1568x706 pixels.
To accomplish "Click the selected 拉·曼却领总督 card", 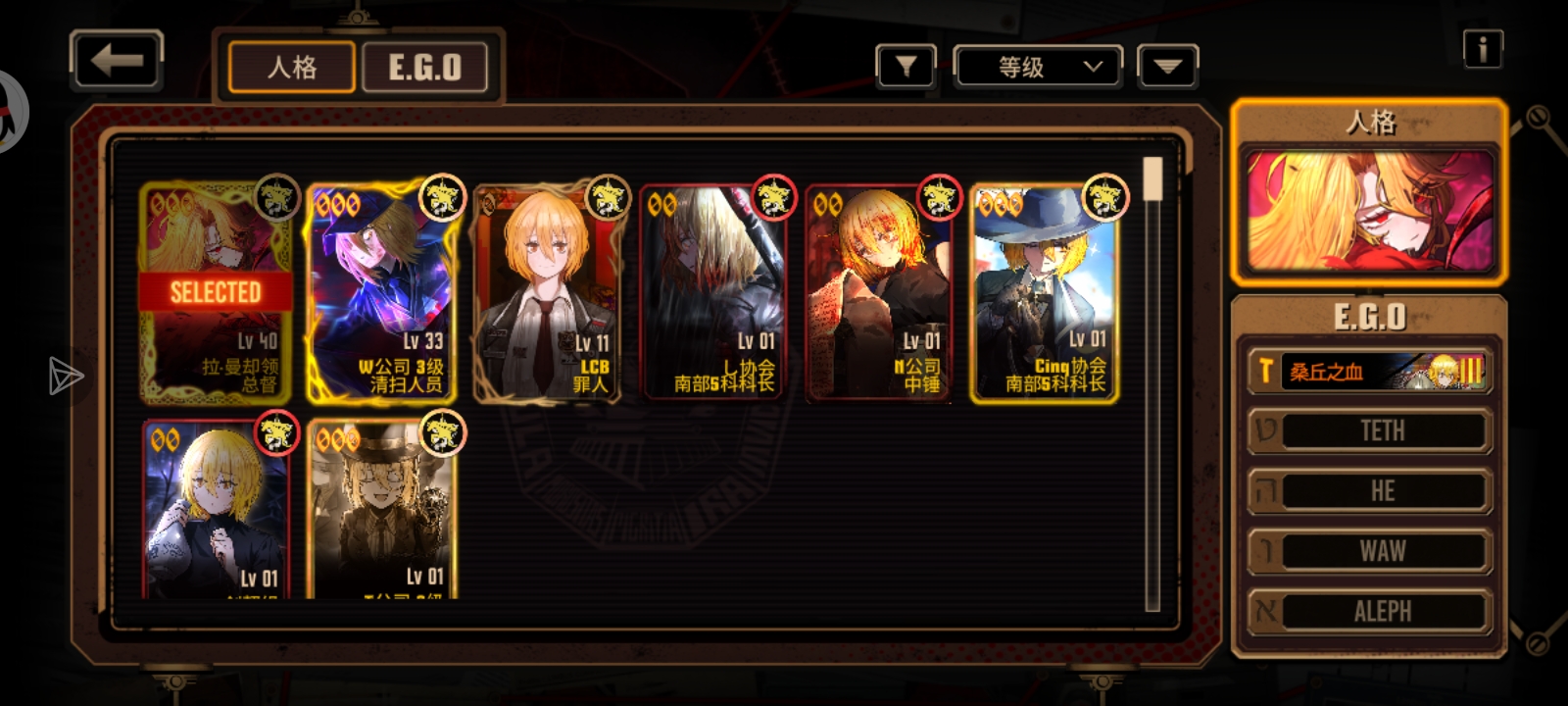I will coord(216,292).
